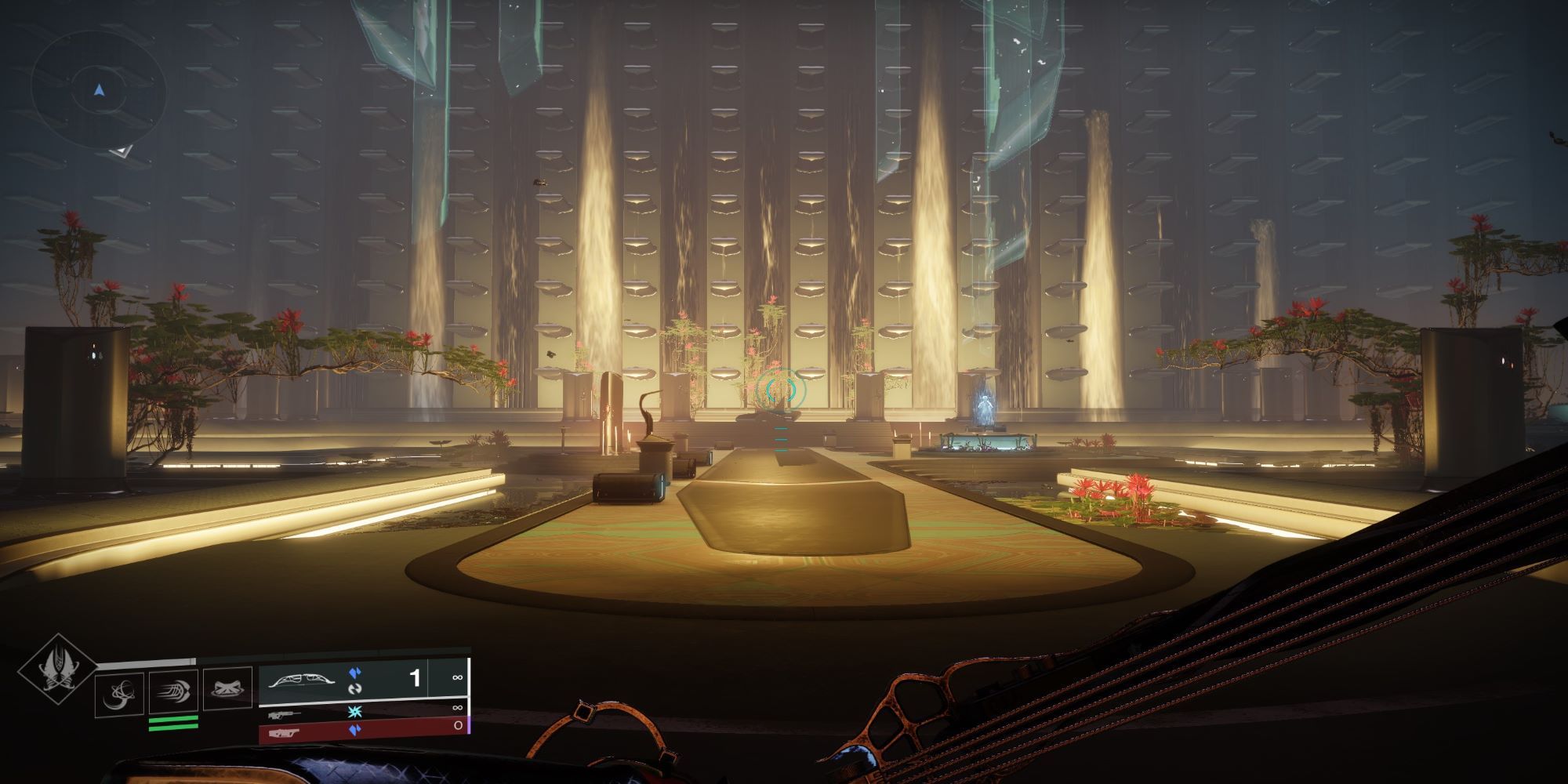Click the shotgun icon in the power weapon slot
Viewport: 1568px width, 784px height.
point(283,734)
